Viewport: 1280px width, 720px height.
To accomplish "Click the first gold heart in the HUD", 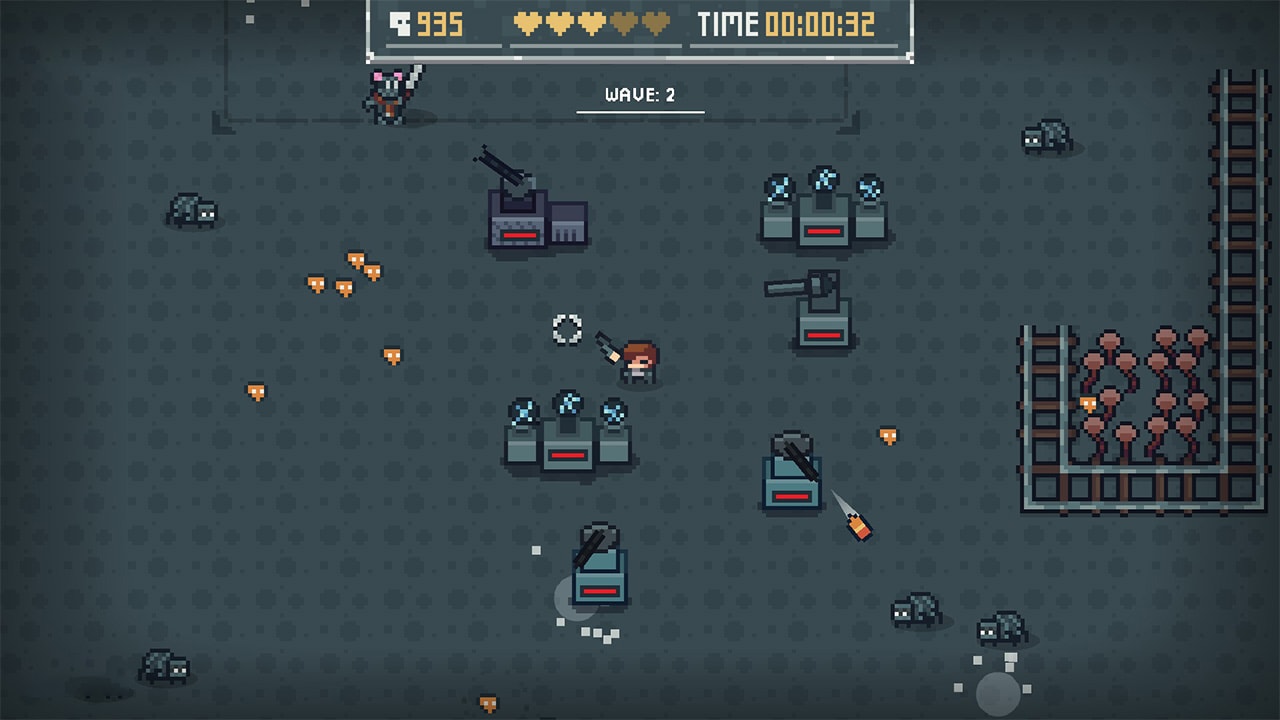I will [528, 24].
